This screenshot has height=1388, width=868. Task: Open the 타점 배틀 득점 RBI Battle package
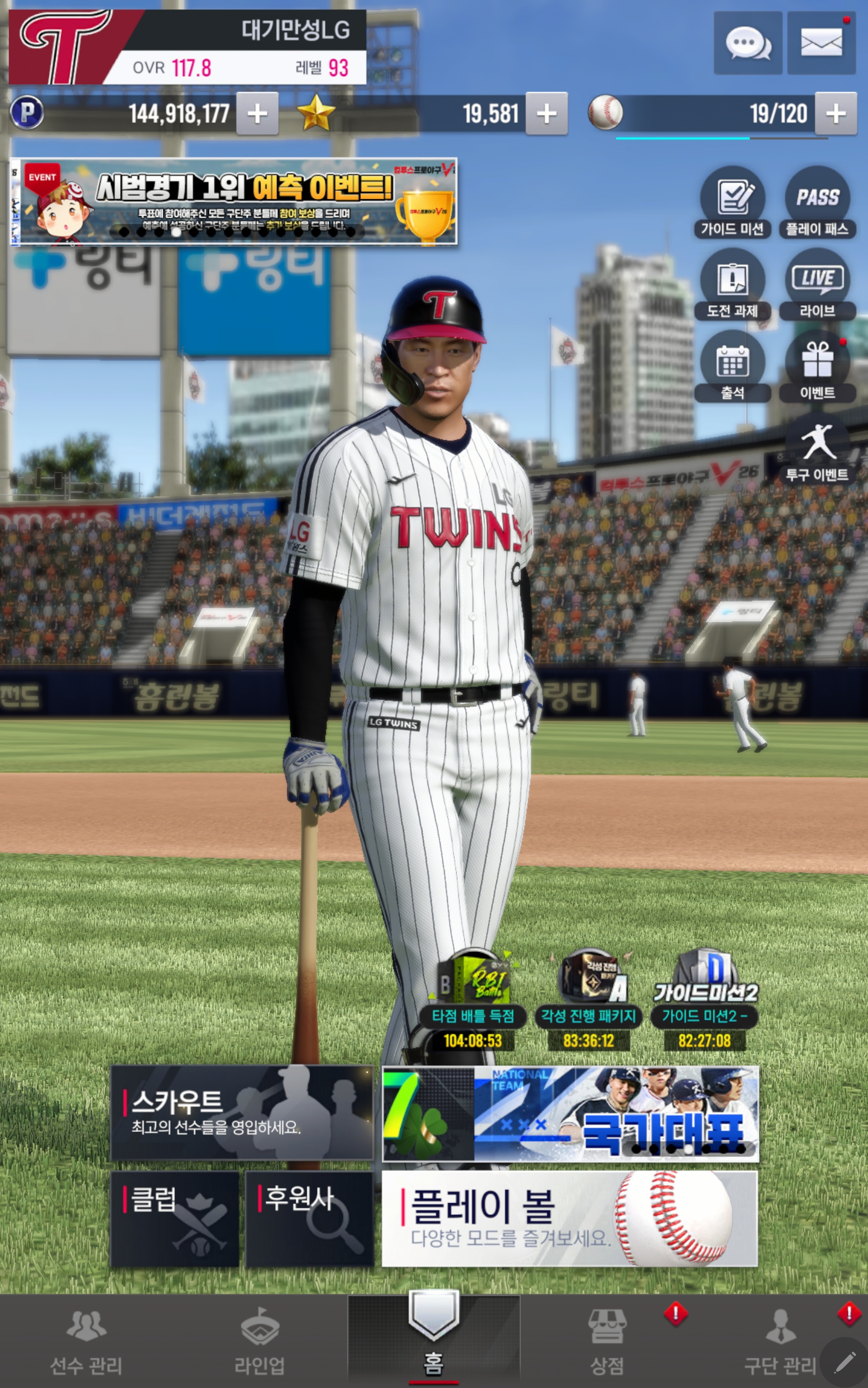tap(473, 1000)
